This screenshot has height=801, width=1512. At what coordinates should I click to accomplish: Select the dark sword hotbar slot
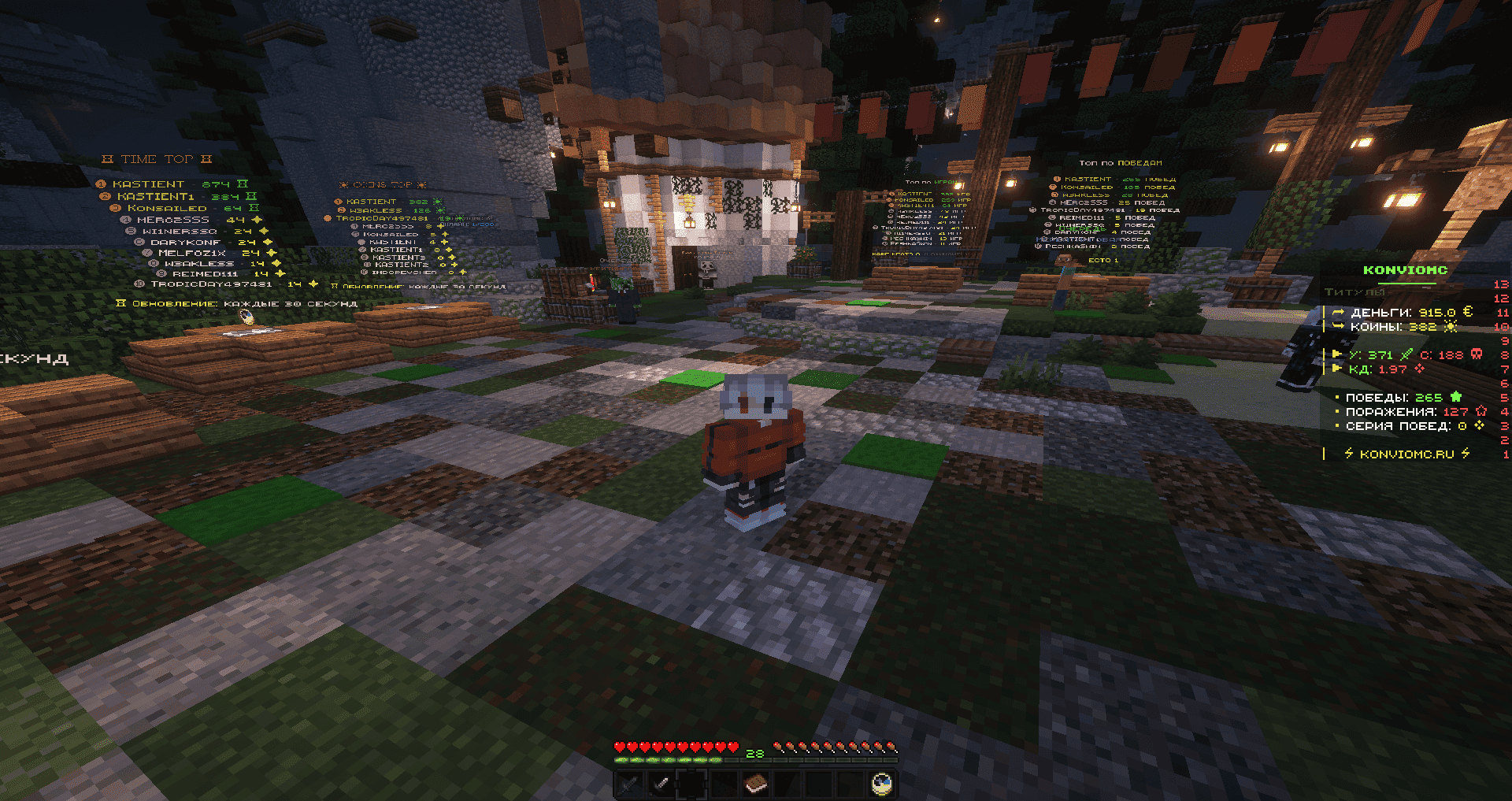point(629,784)
